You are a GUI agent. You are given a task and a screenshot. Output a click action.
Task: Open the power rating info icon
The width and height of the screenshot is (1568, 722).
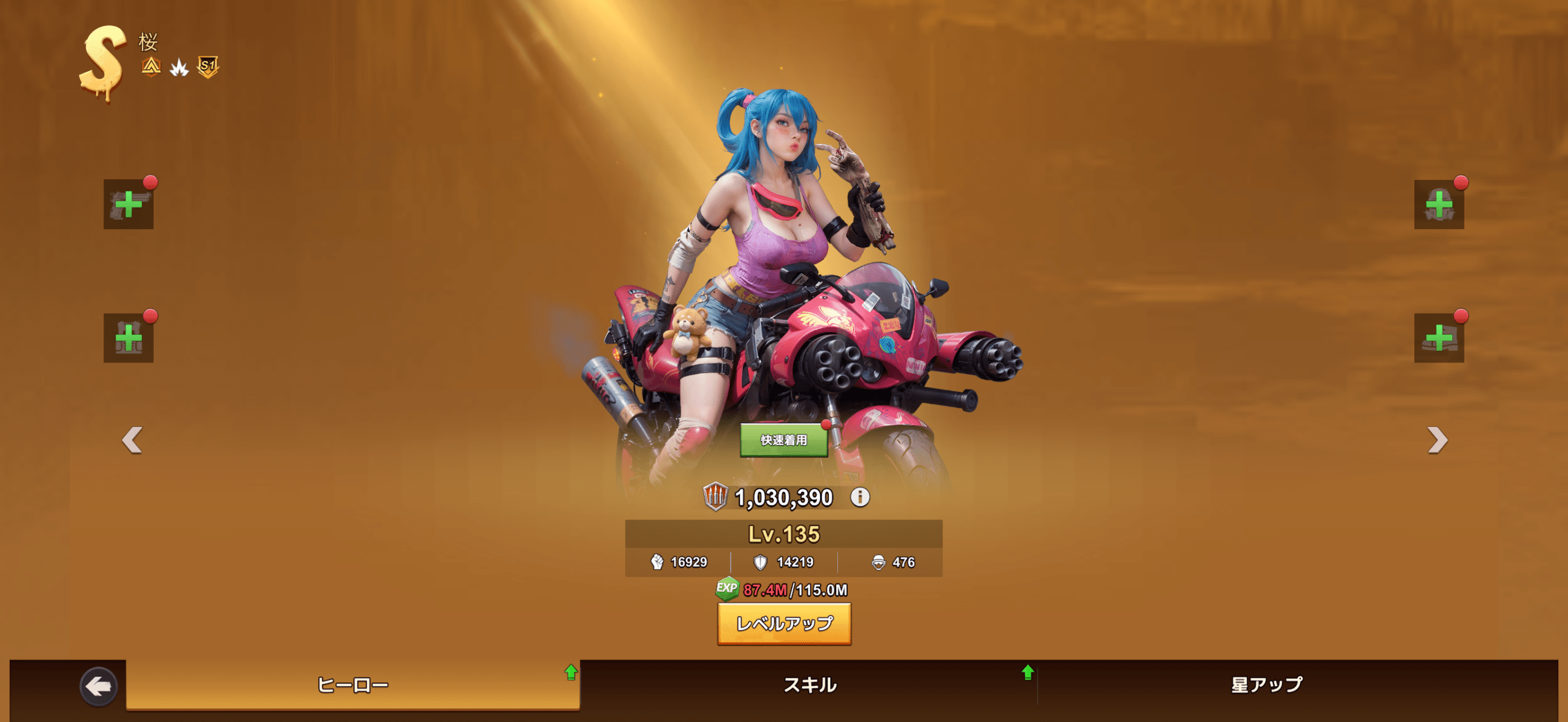pos(860,497)
